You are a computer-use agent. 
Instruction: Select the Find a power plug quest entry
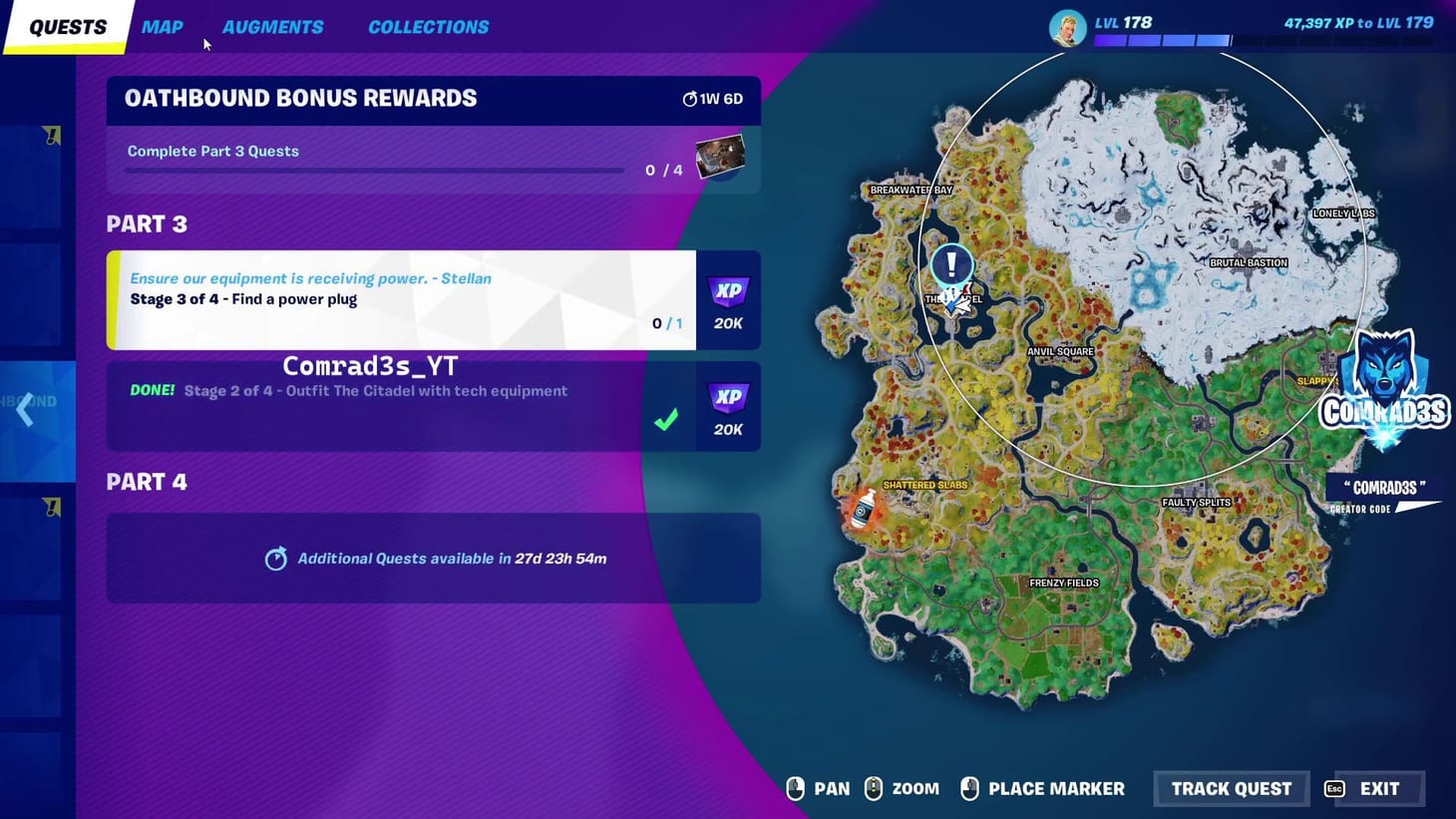[x=399, y=299]
